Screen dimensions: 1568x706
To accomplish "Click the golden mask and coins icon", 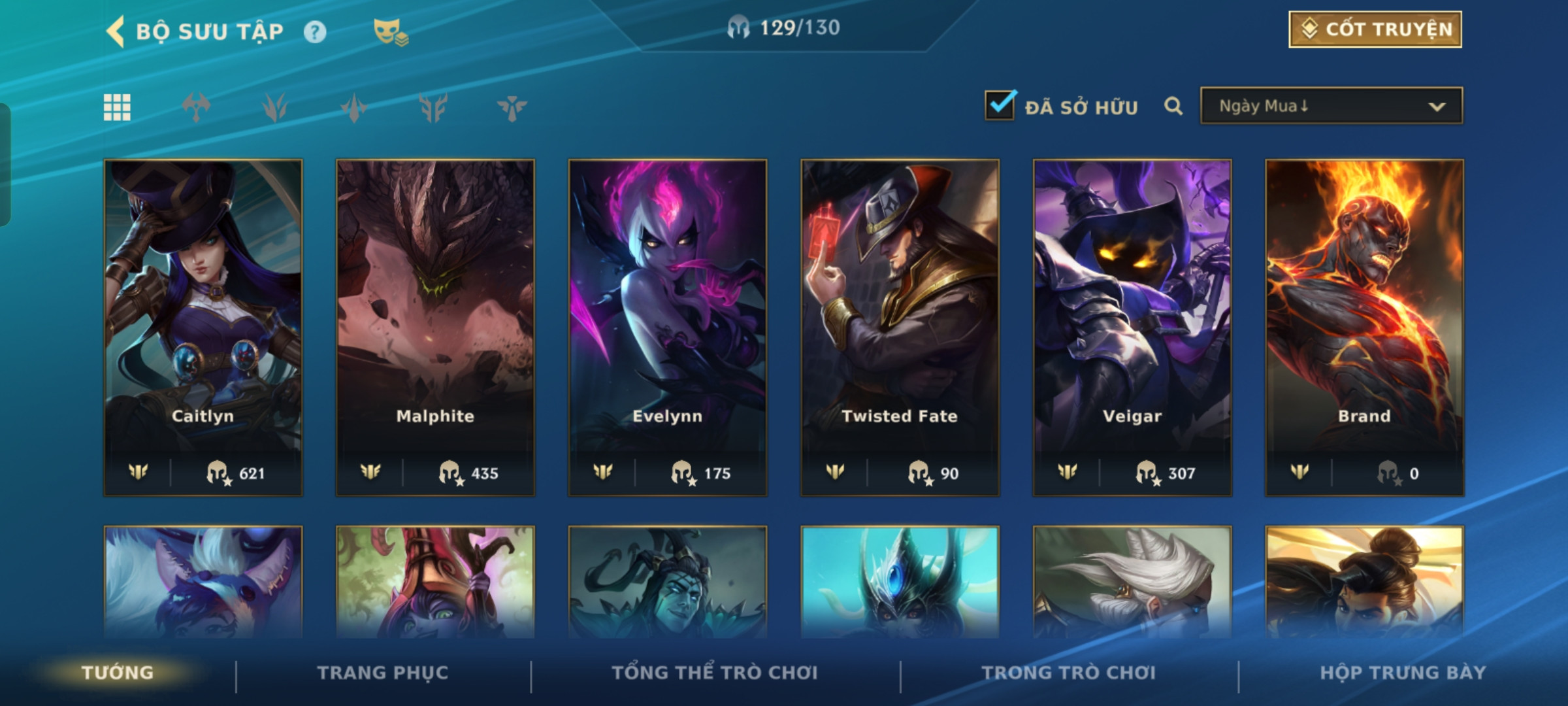I will tap(390, 32).
